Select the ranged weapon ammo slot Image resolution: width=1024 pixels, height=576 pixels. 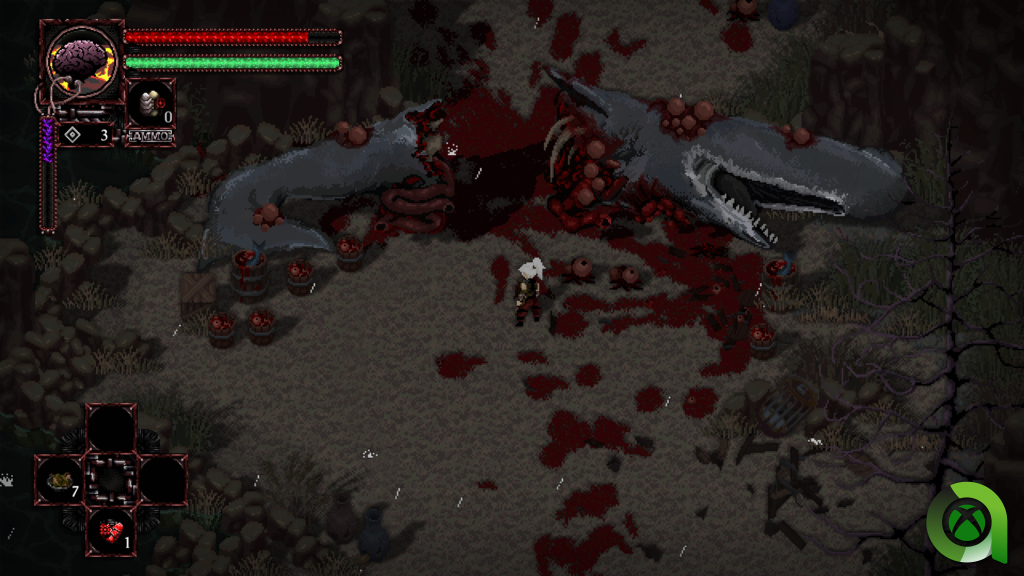pyautogui.click(x=150, y=104)
